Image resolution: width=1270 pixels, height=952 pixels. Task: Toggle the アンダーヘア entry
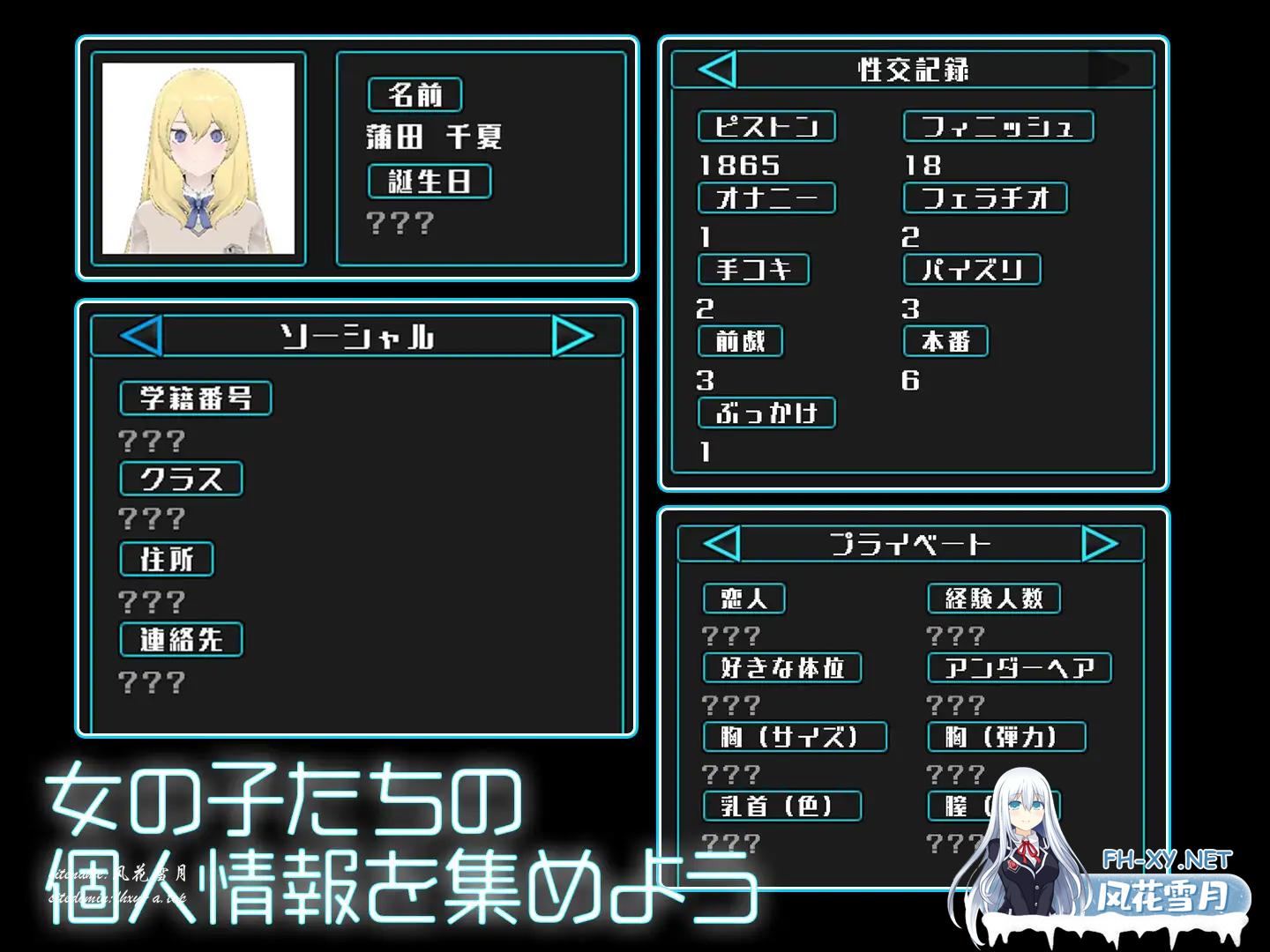(1019, 668)
